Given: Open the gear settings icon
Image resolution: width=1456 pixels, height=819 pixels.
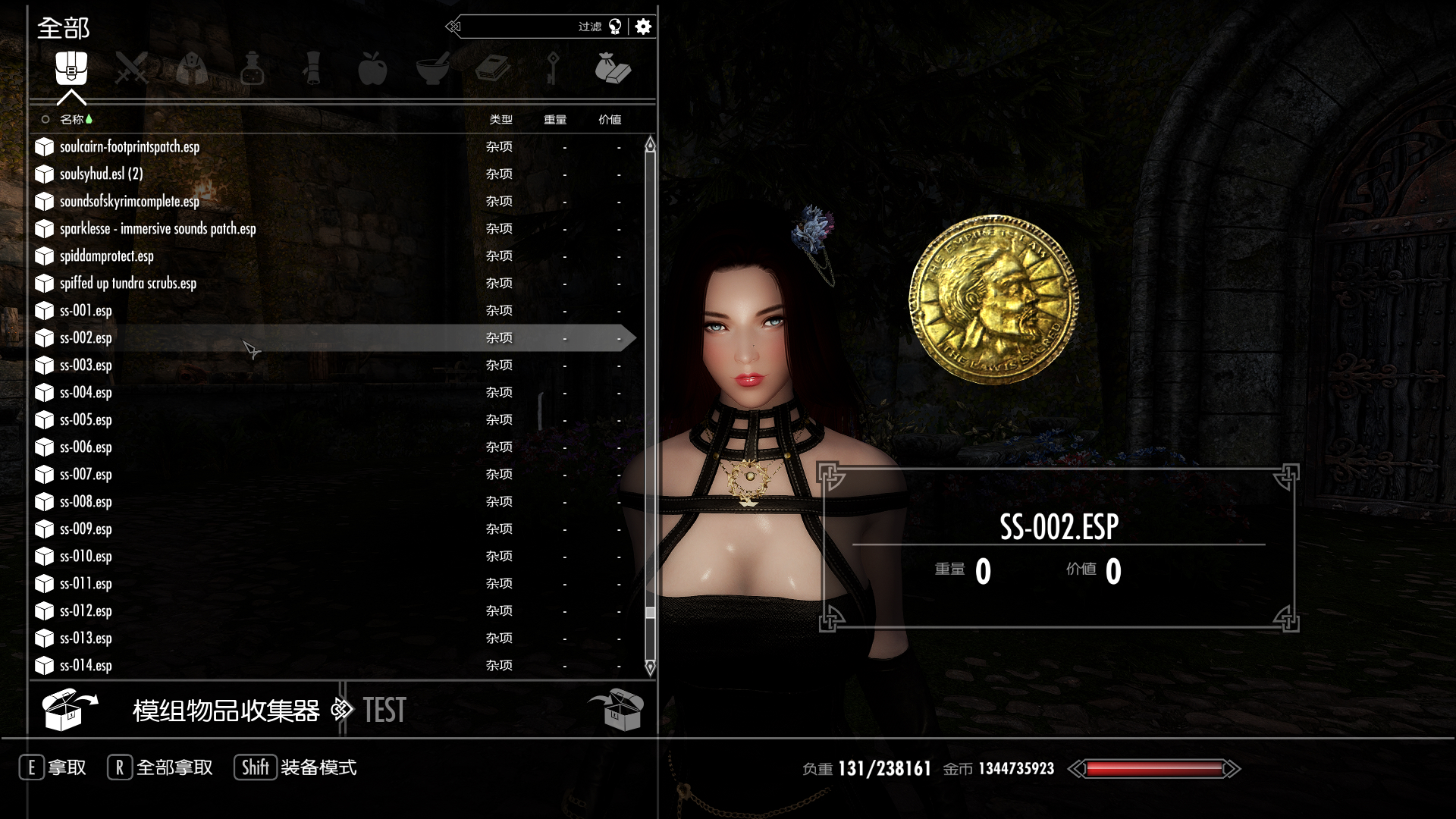Looking at the screenshot, I should click(x=643, y=27).
